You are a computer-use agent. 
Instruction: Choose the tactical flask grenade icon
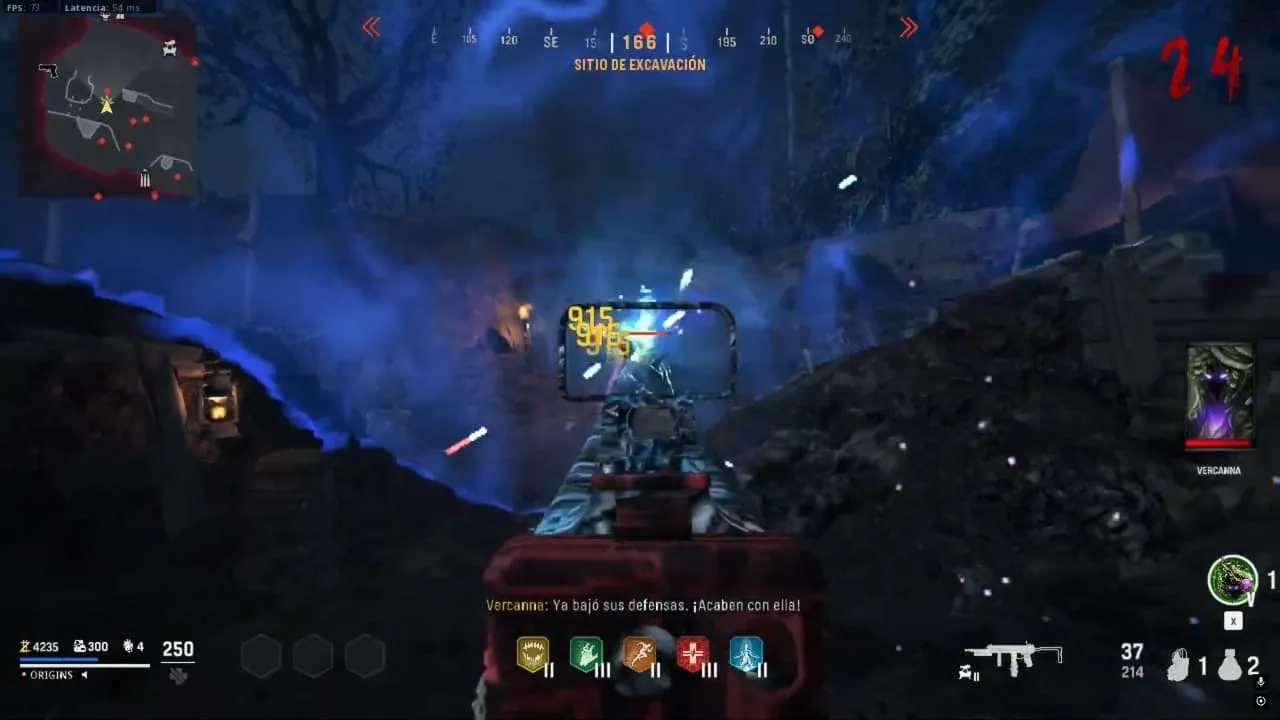click(1229, 665)
